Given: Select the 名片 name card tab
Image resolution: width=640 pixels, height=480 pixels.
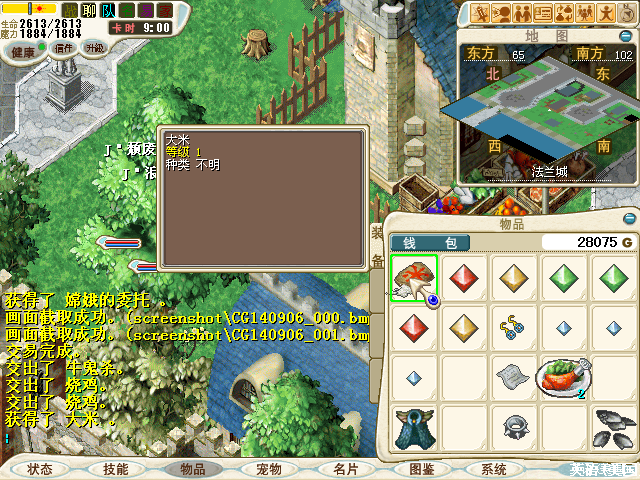Looking at the screenshot, I should pyautogui.click(x=345, y=469).
